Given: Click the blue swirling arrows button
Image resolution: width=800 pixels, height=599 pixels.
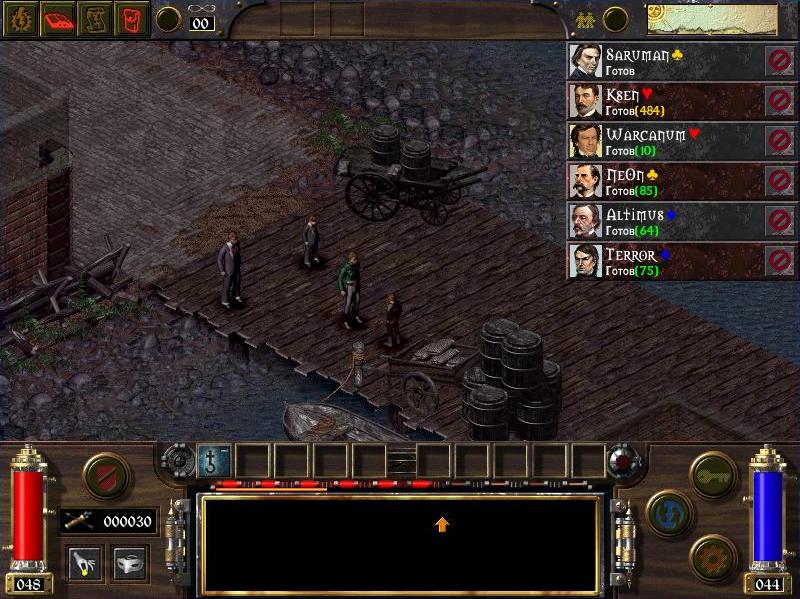Looking at the screenshot, I should (670, 513).
